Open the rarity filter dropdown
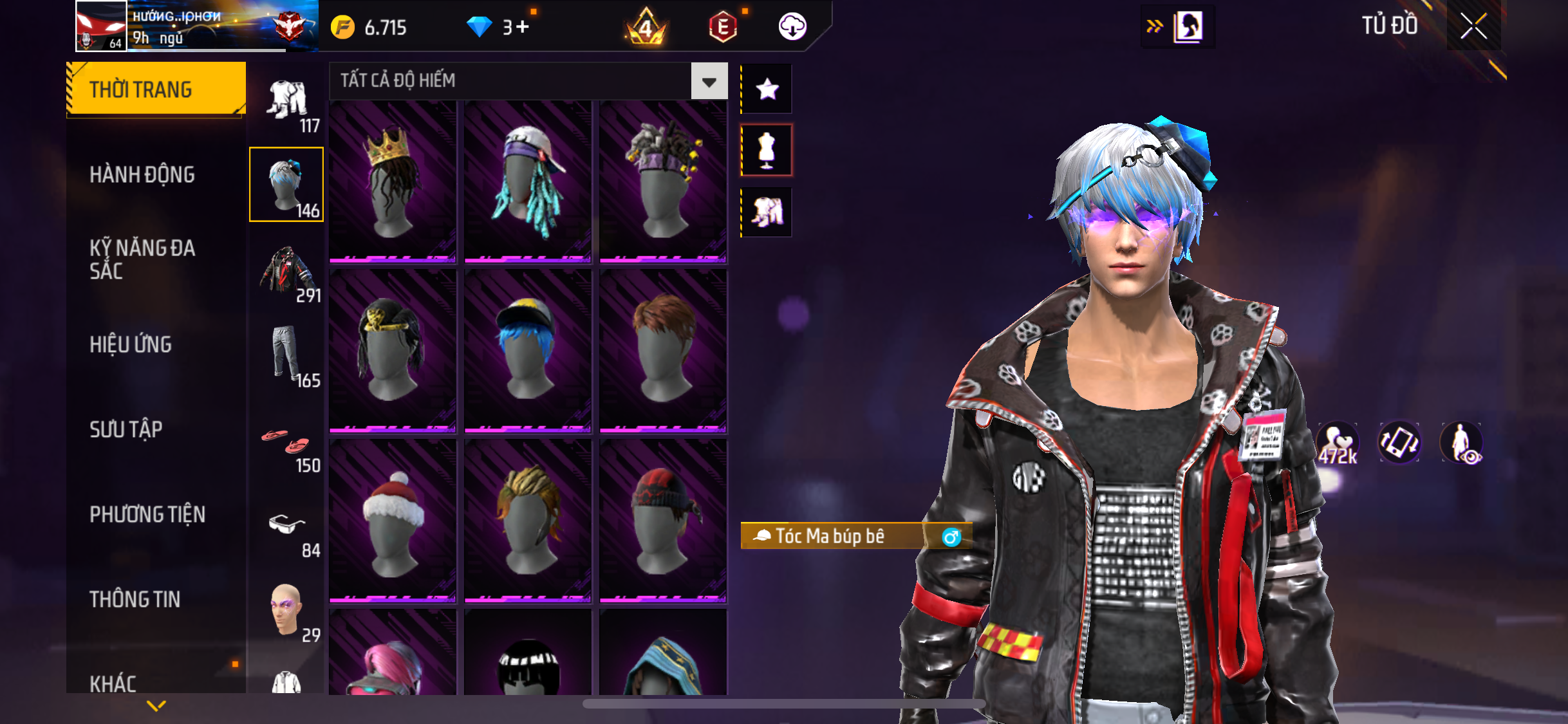This screenshot has width=1568, height=724. pos(709,81)
